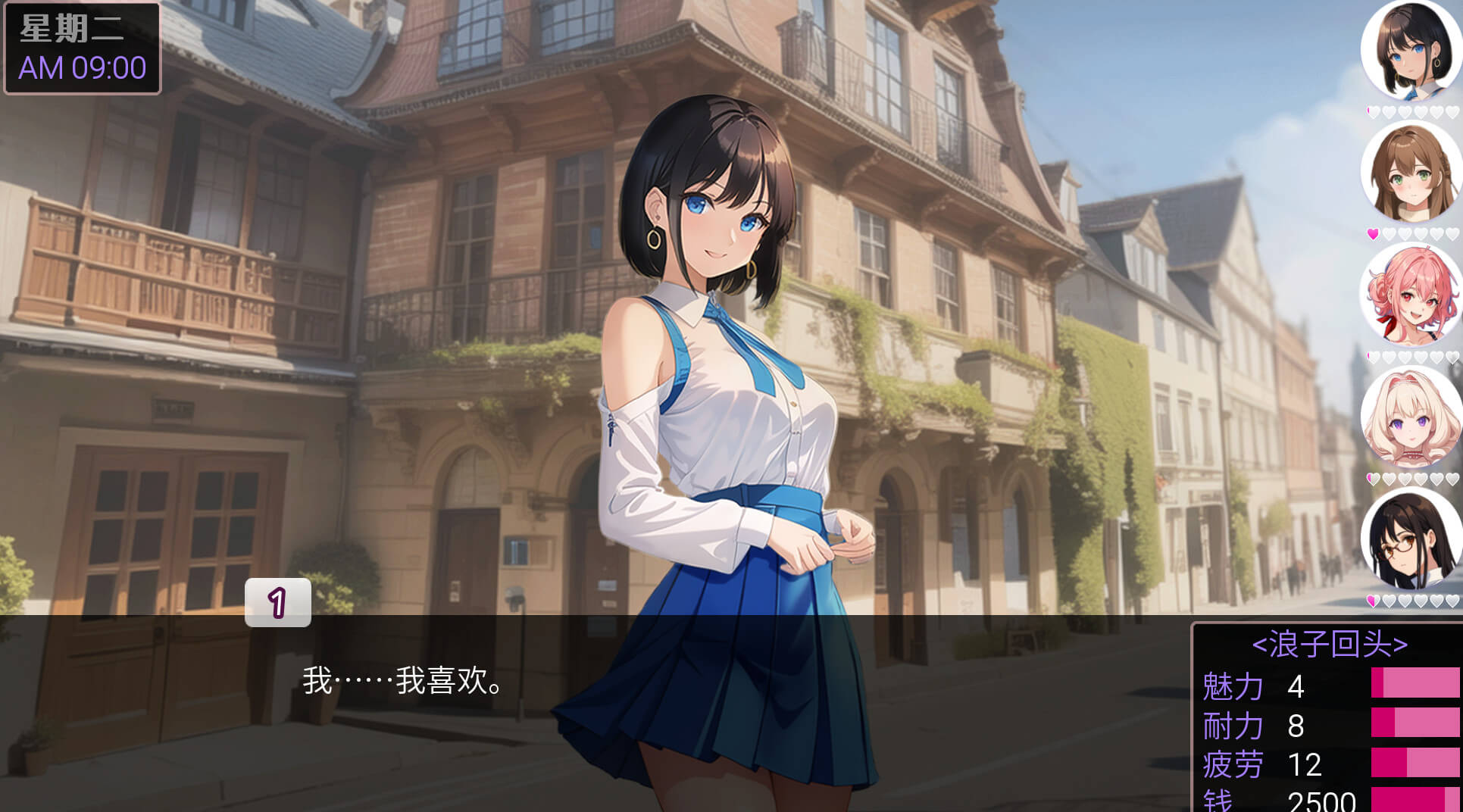Select the brown-haired green-eyed girl portrait
Image resolution: width=1463 pixels, height=812 pixels.
click(1410, 173)
